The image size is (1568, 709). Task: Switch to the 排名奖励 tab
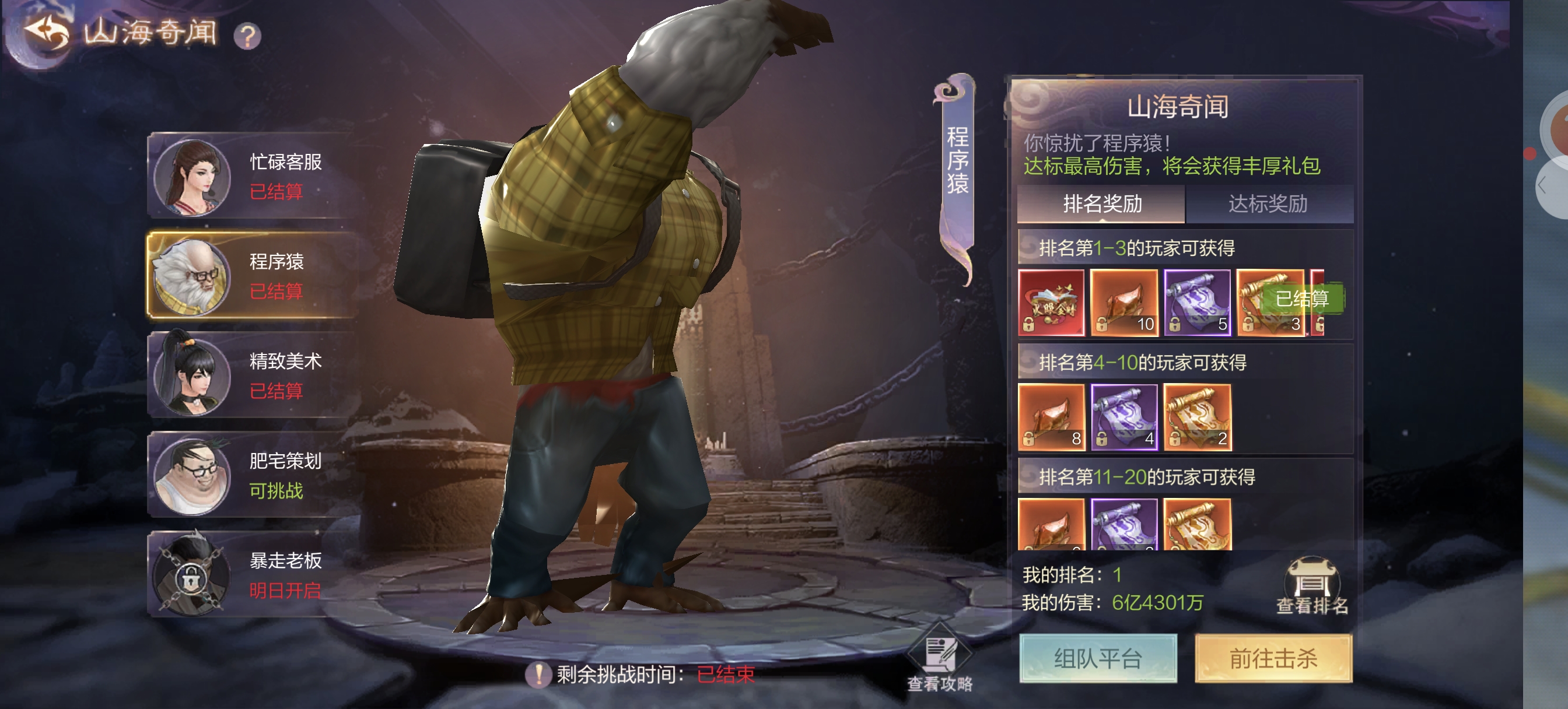(1101, 204)
